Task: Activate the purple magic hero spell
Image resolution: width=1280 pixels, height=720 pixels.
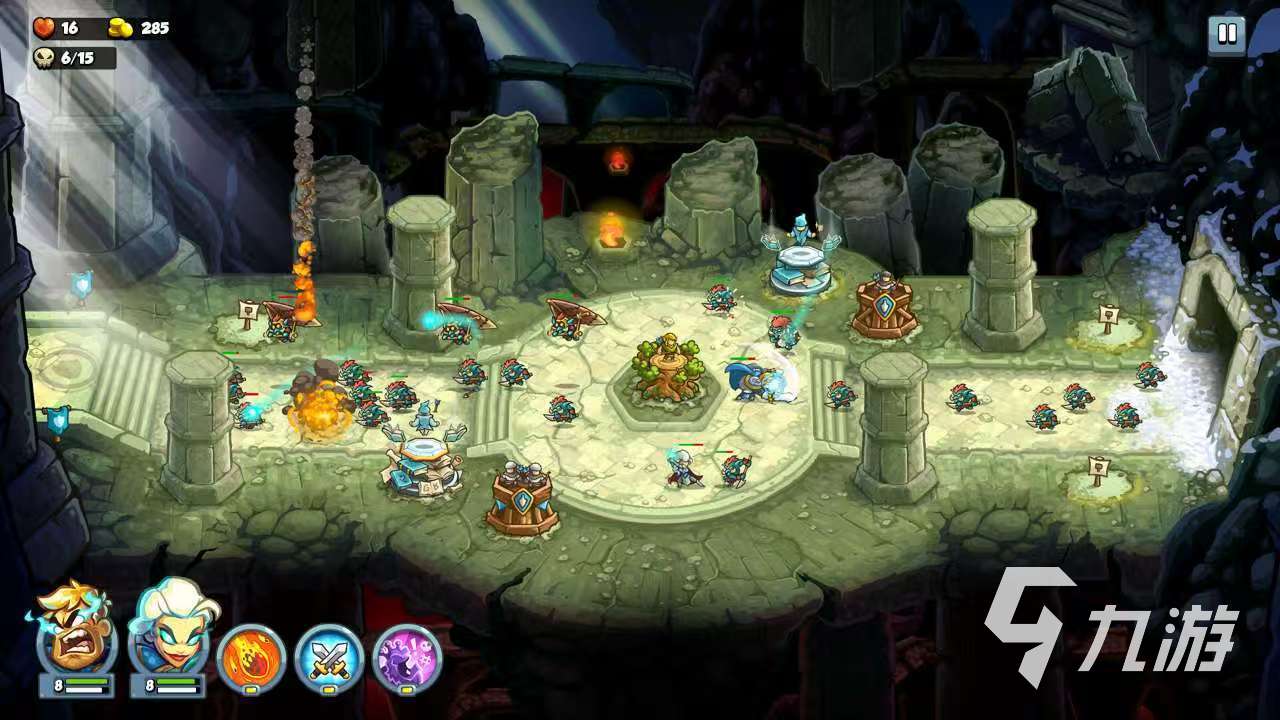Action: click(x=407, y=658)
